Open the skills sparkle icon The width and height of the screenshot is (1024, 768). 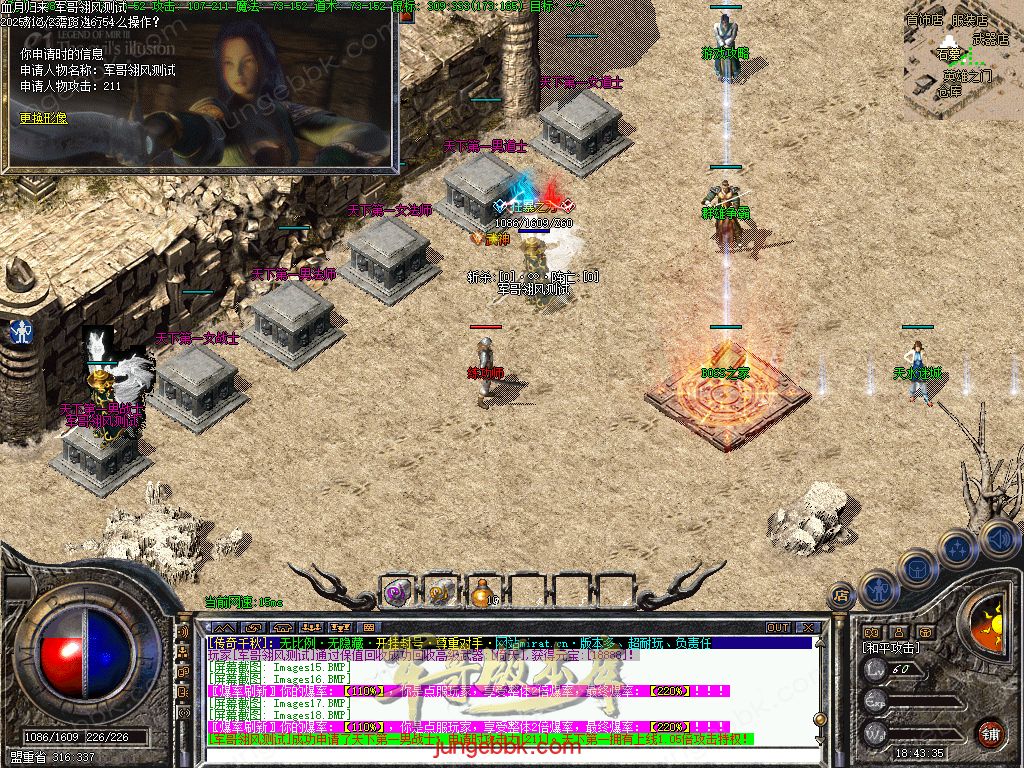tap(957, 548)
